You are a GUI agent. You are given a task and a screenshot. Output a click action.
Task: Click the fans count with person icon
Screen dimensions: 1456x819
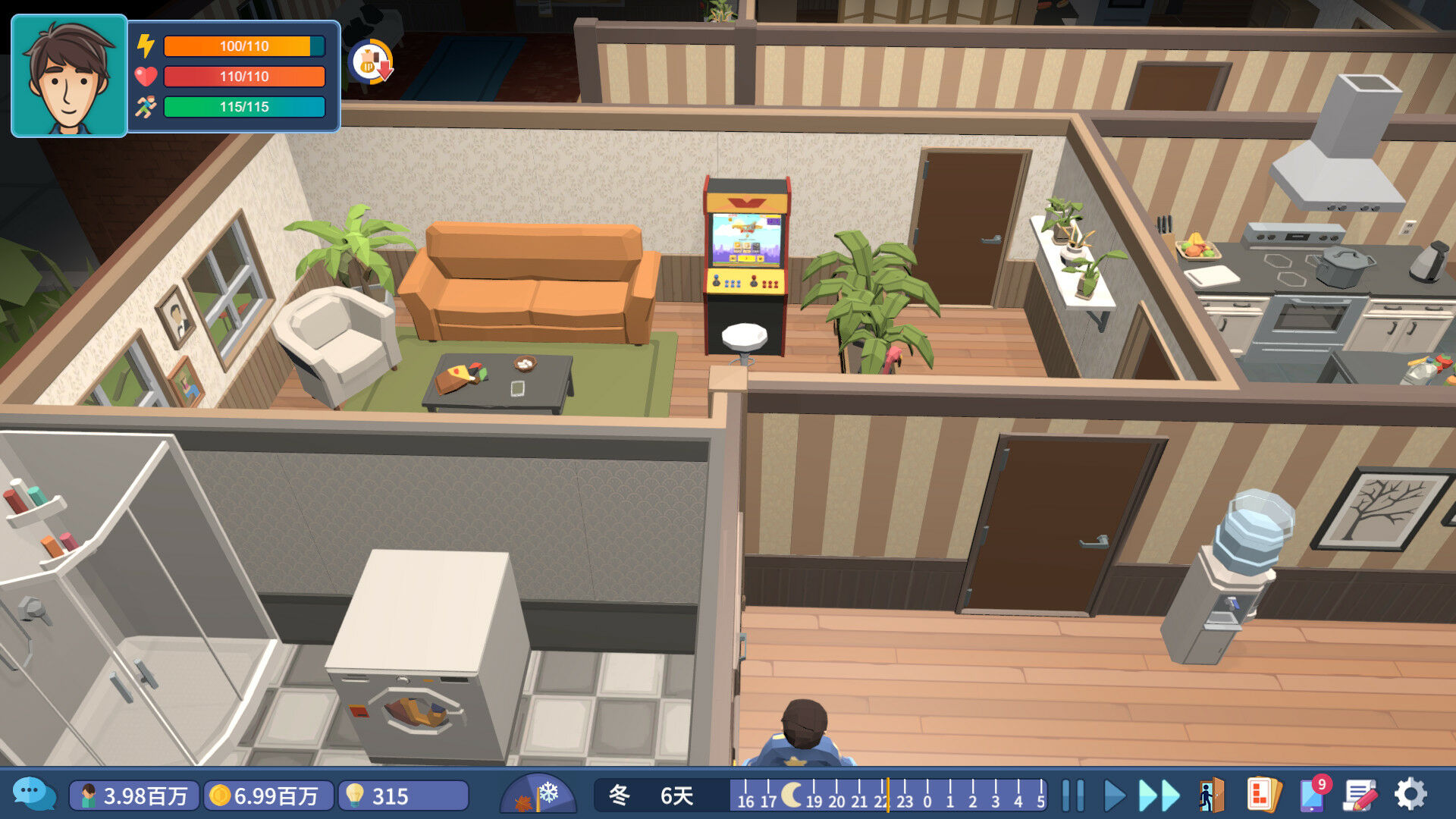tap(134, 795)
